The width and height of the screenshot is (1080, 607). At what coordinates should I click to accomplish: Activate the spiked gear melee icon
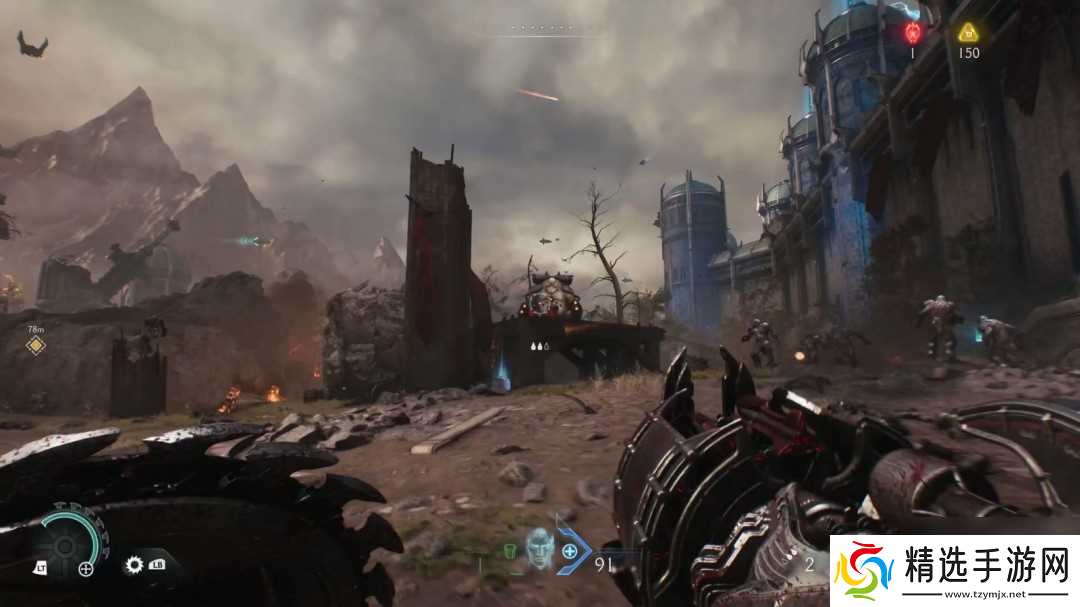pos(134,565)
